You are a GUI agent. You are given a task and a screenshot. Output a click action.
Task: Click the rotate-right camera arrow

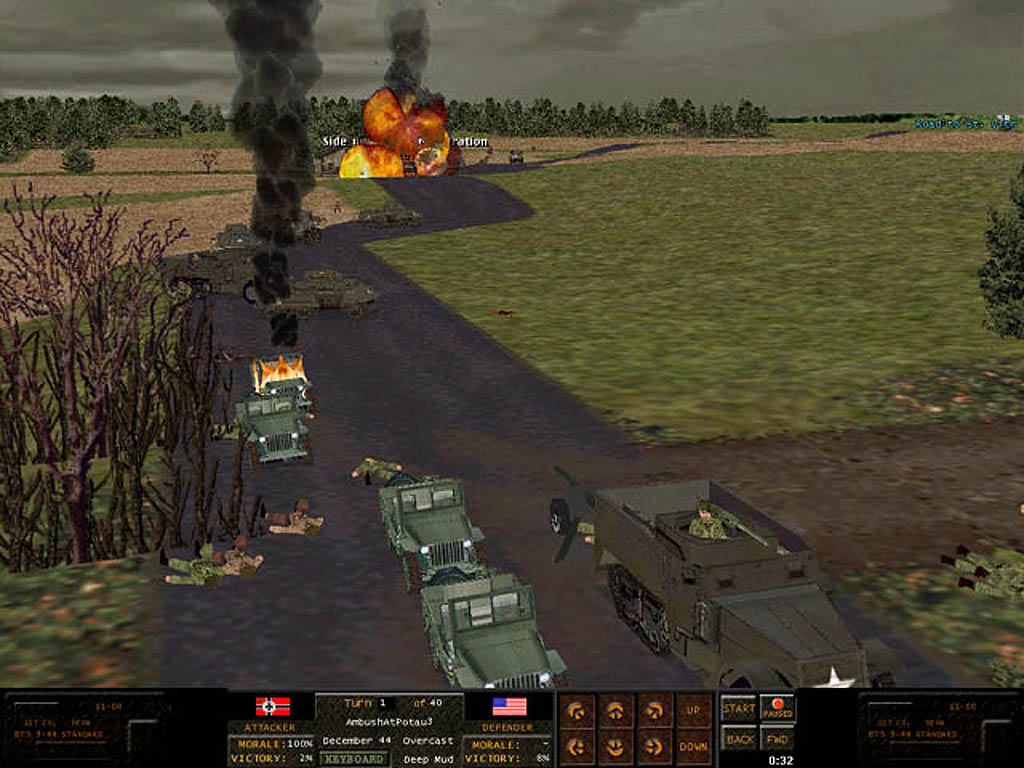coord(655,711)
